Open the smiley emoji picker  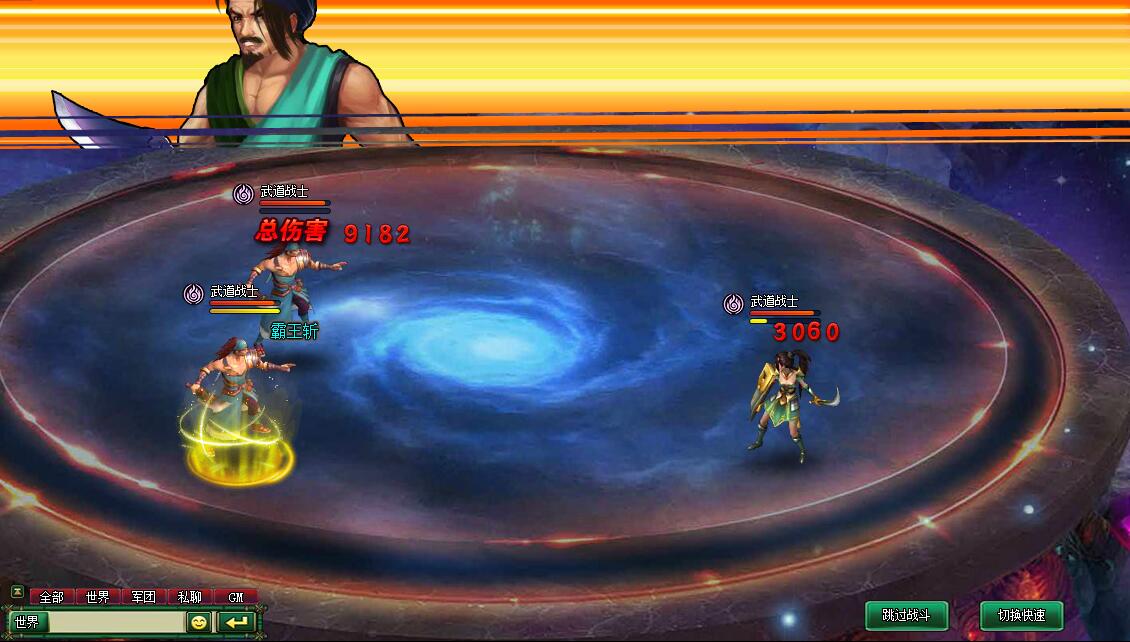pos(199,622)
